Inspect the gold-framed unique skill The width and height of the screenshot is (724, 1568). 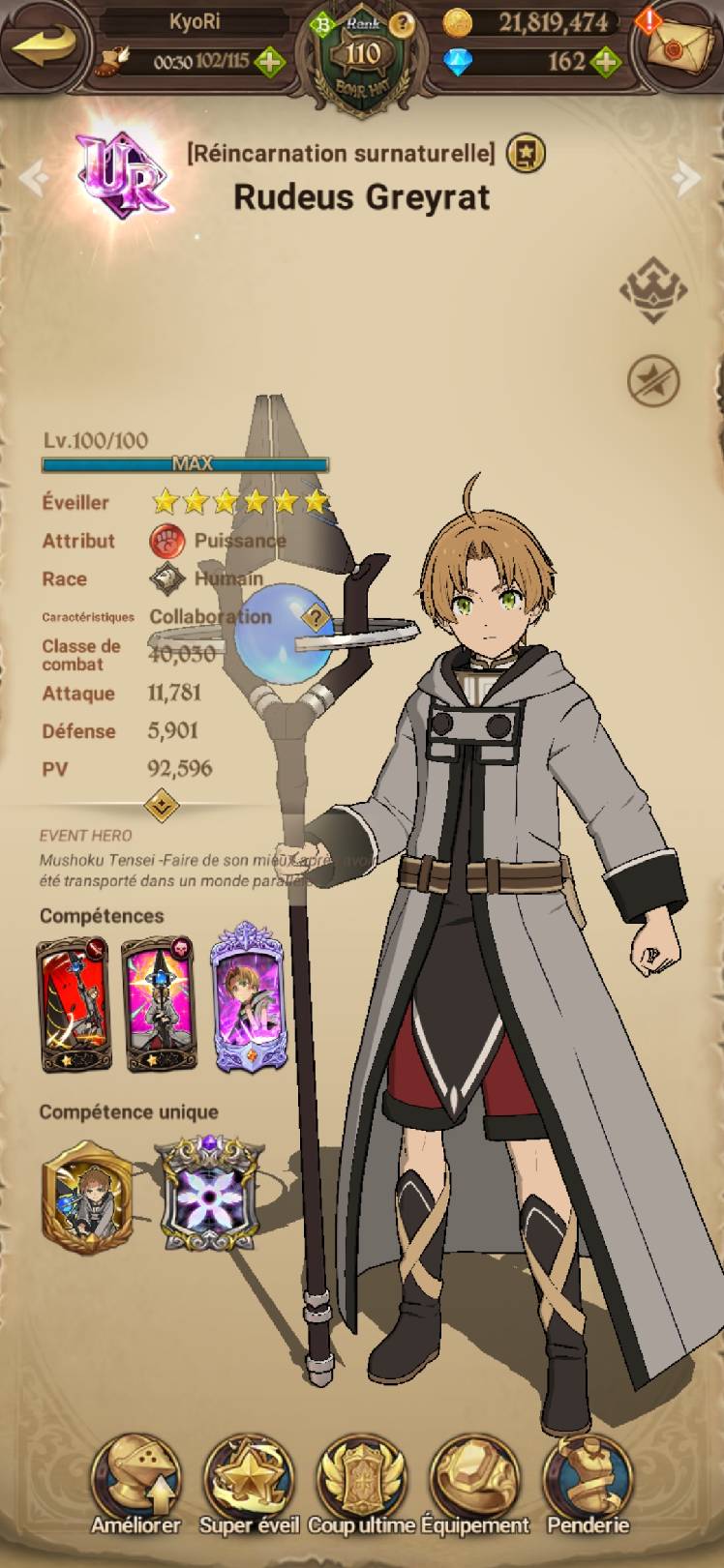(87, 1197)
